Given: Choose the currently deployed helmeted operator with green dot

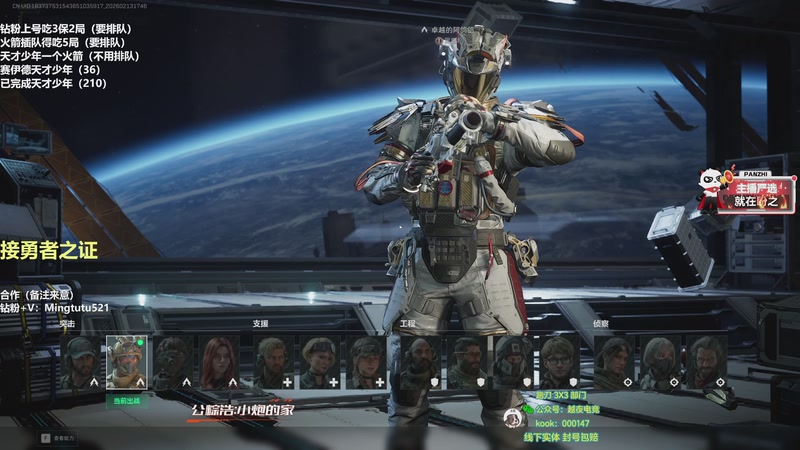Looking at the screenshot, I should pos(127,361).
